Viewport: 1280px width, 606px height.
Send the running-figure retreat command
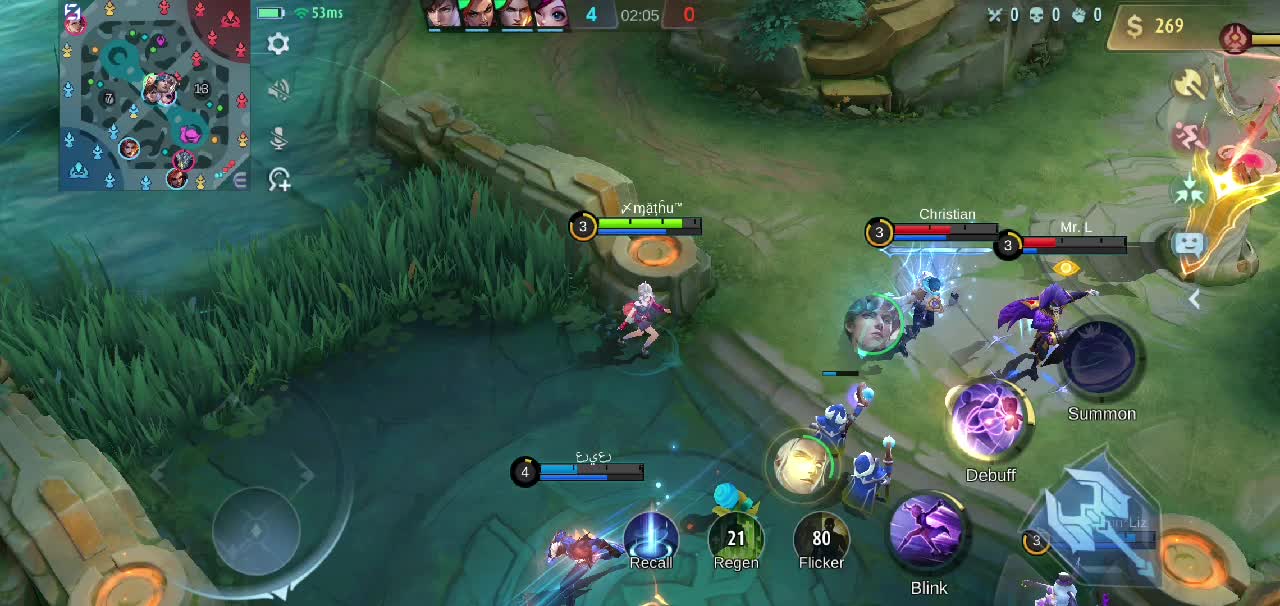pos(1190,137)
